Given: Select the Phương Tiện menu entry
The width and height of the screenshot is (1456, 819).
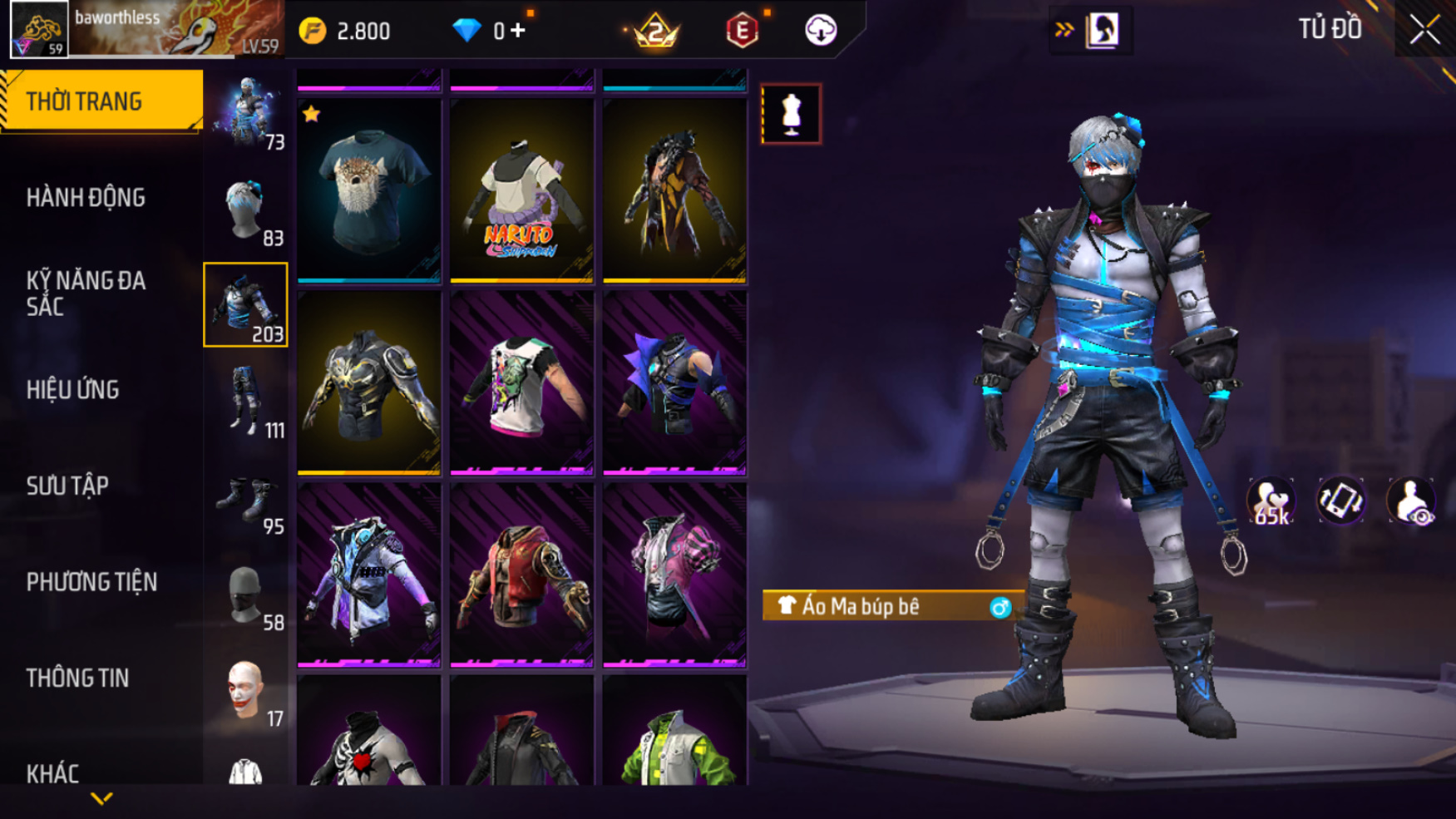Looking at the screenshot, I should [x=91, y=582].
